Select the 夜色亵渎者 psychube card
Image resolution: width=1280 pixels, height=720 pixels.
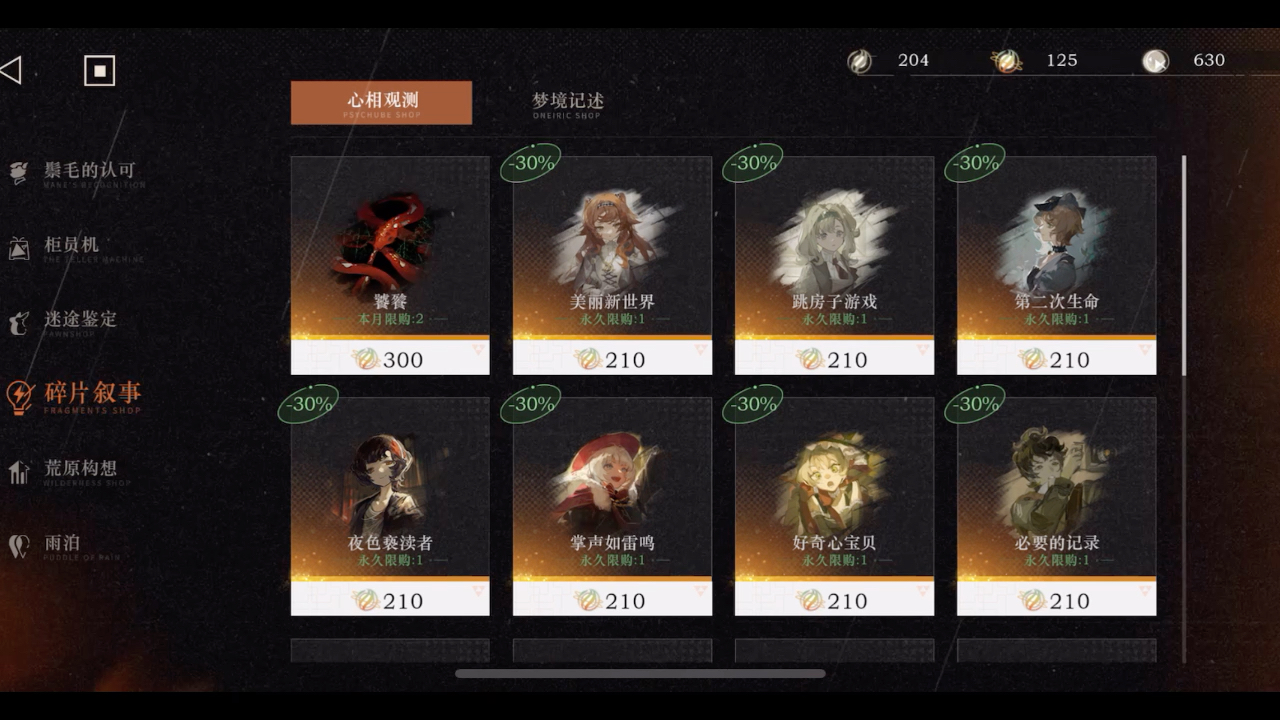click(390, 506)
